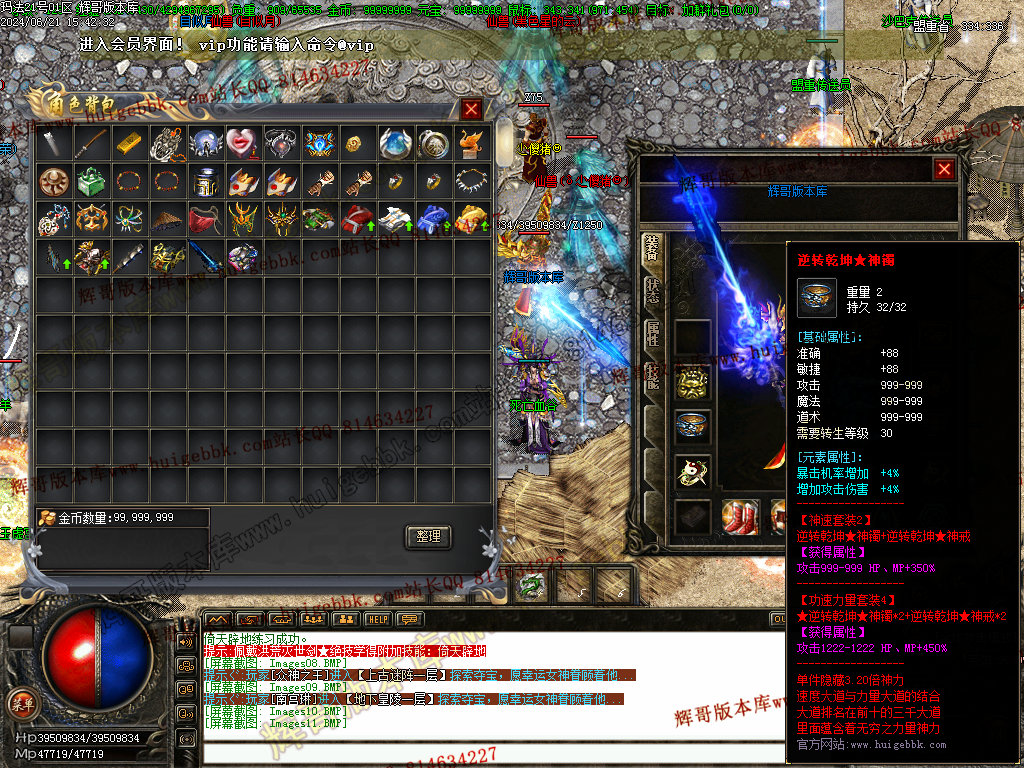
Task: Toggle the sound speaker button
Action: coord(184,641)
